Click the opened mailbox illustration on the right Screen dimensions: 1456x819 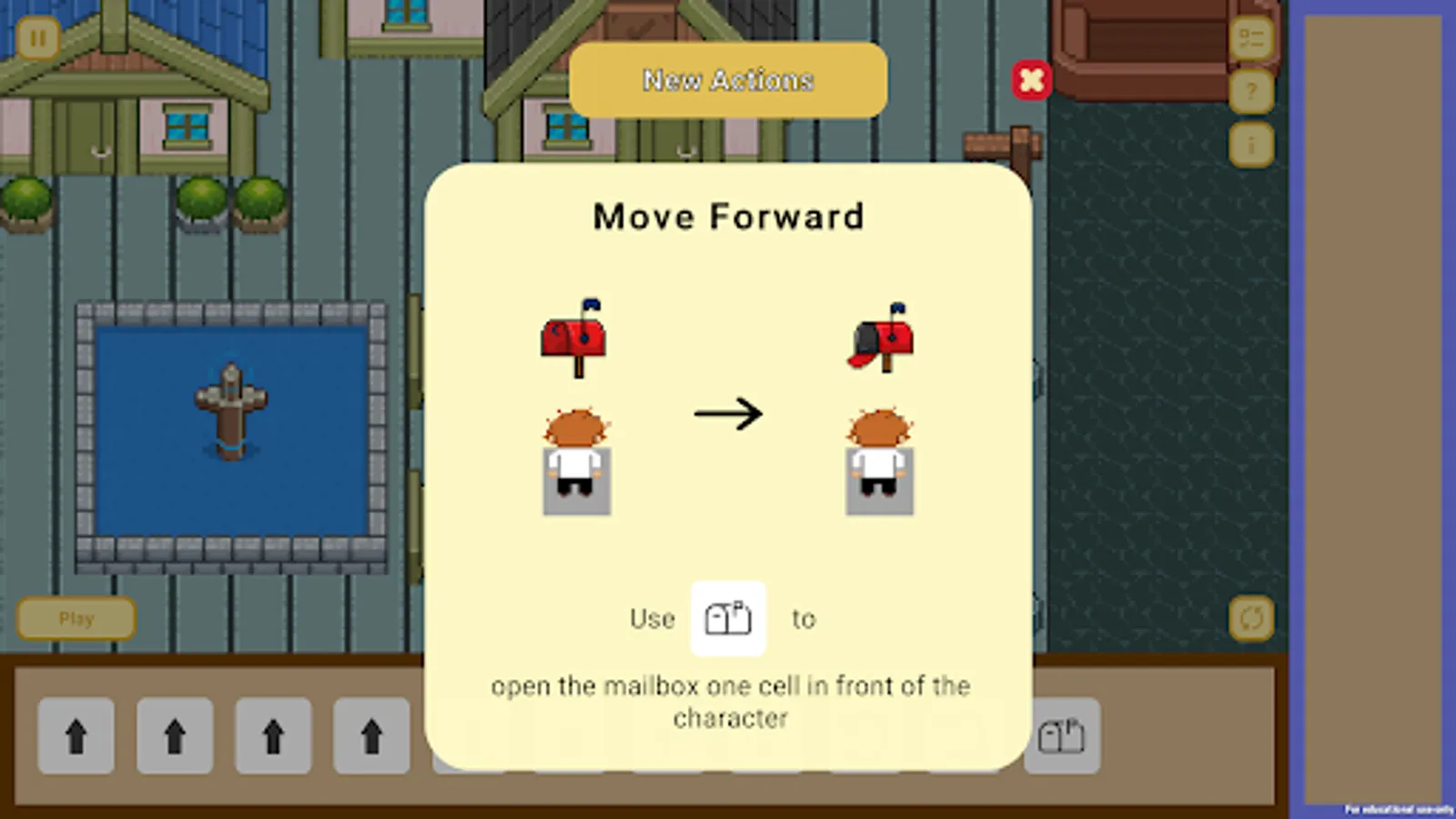[879, 341]
